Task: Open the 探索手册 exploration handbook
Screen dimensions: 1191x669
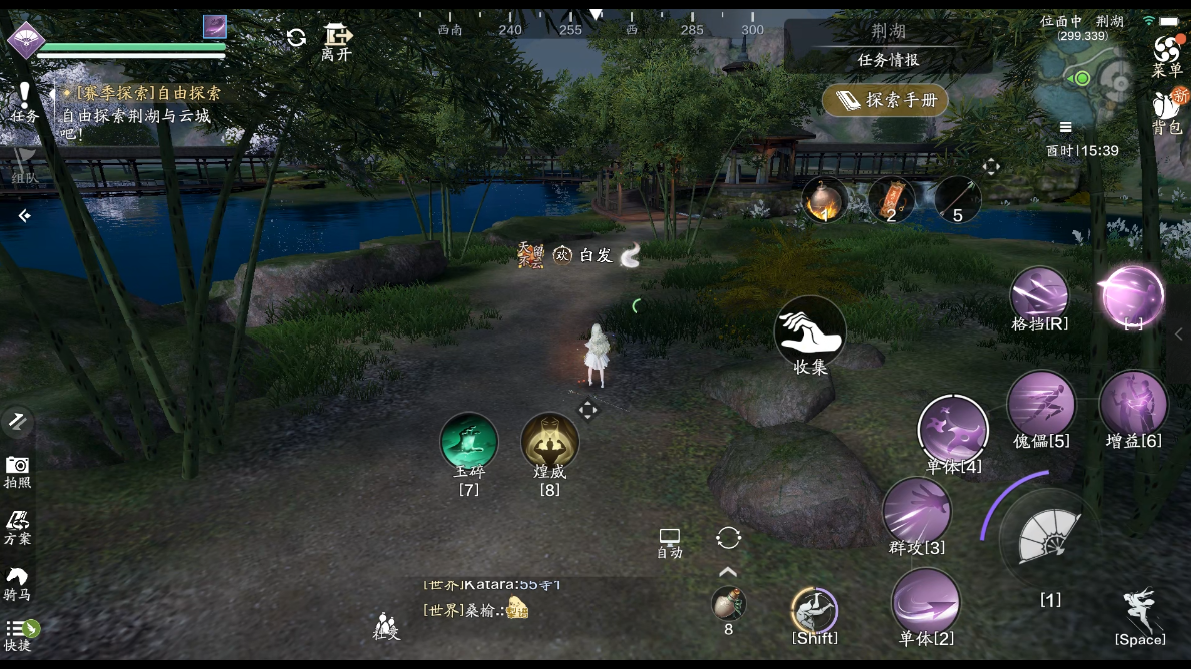Action: coord(885,100)
